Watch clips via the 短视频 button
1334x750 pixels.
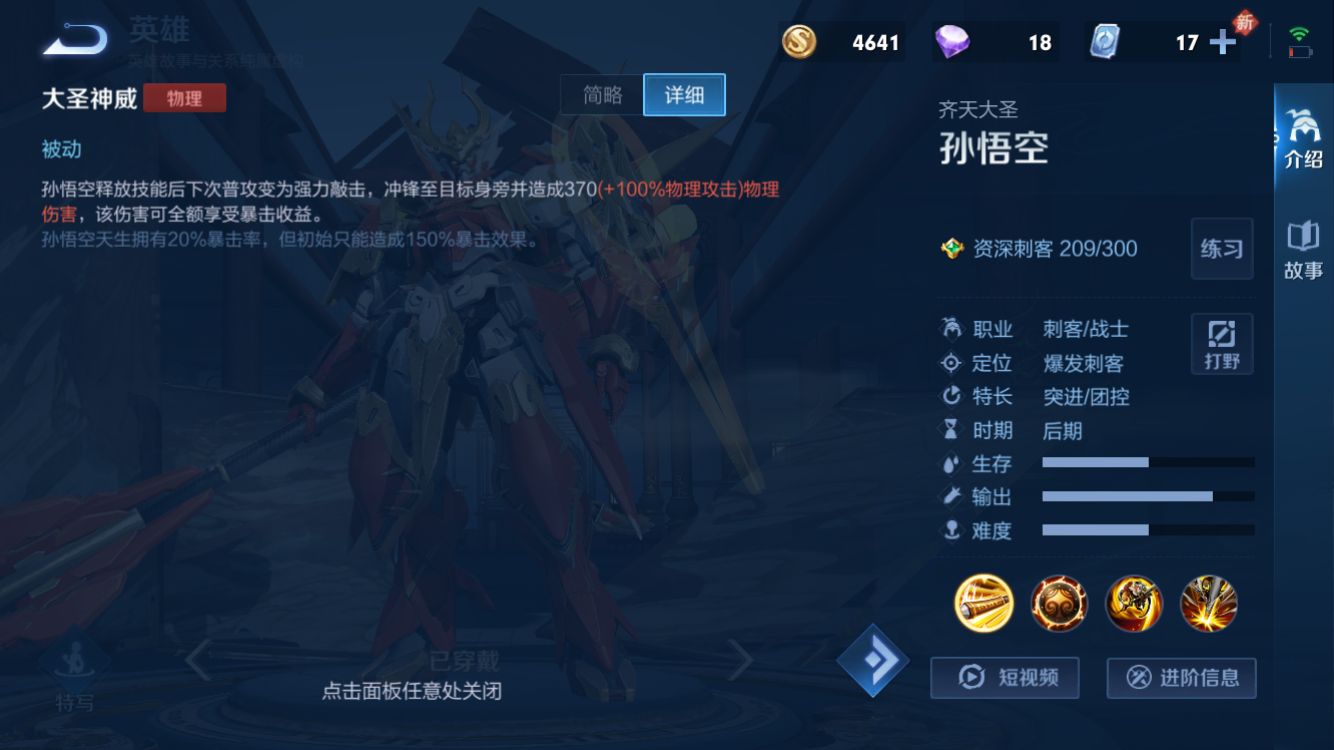(x=1004, y=678)
